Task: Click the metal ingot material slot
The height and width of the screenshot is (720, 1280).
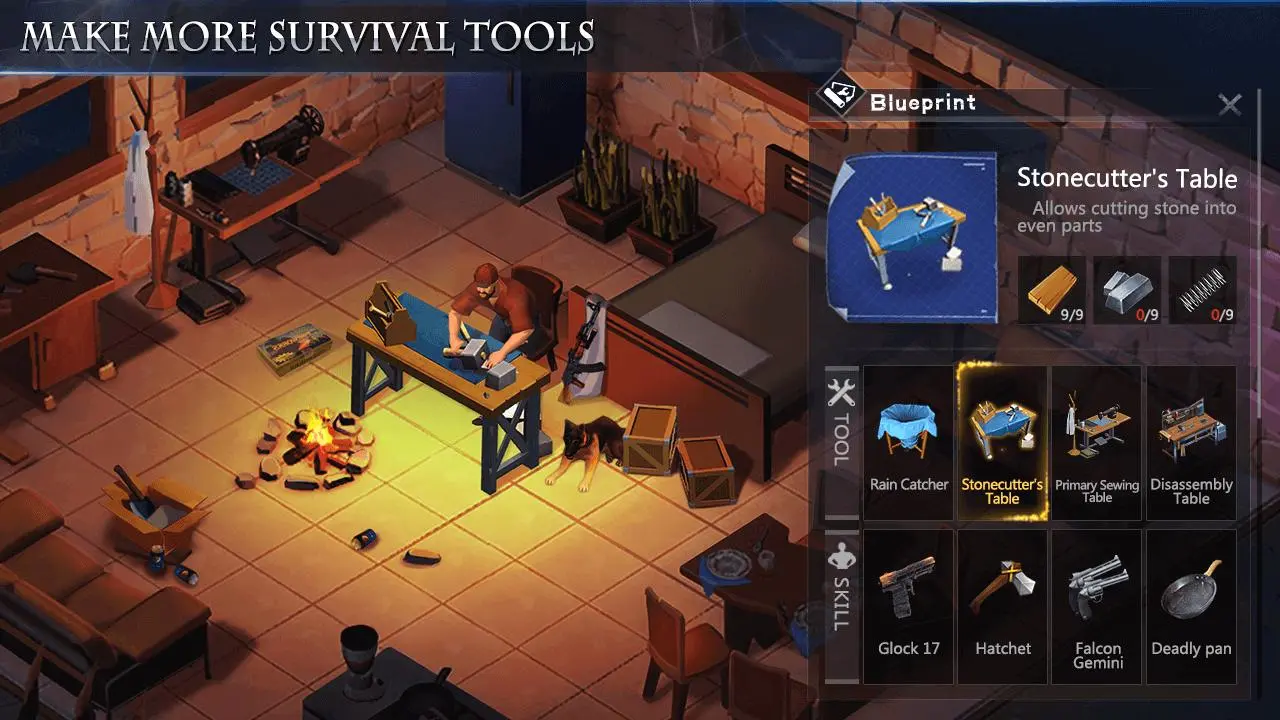Action: pos(1127,290)
